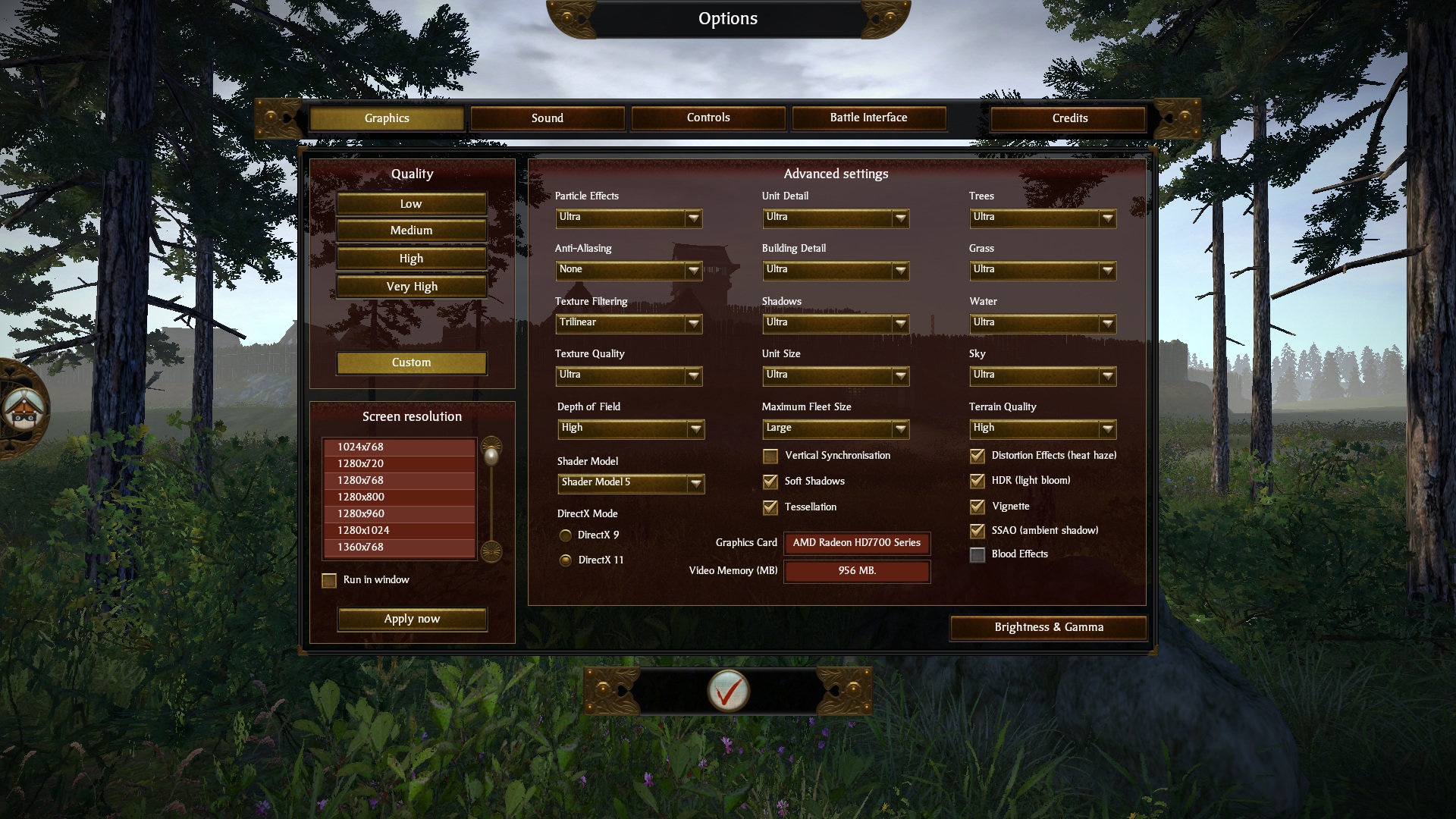Toggle the Blood Effects checkbox

[x=977, y=554]
